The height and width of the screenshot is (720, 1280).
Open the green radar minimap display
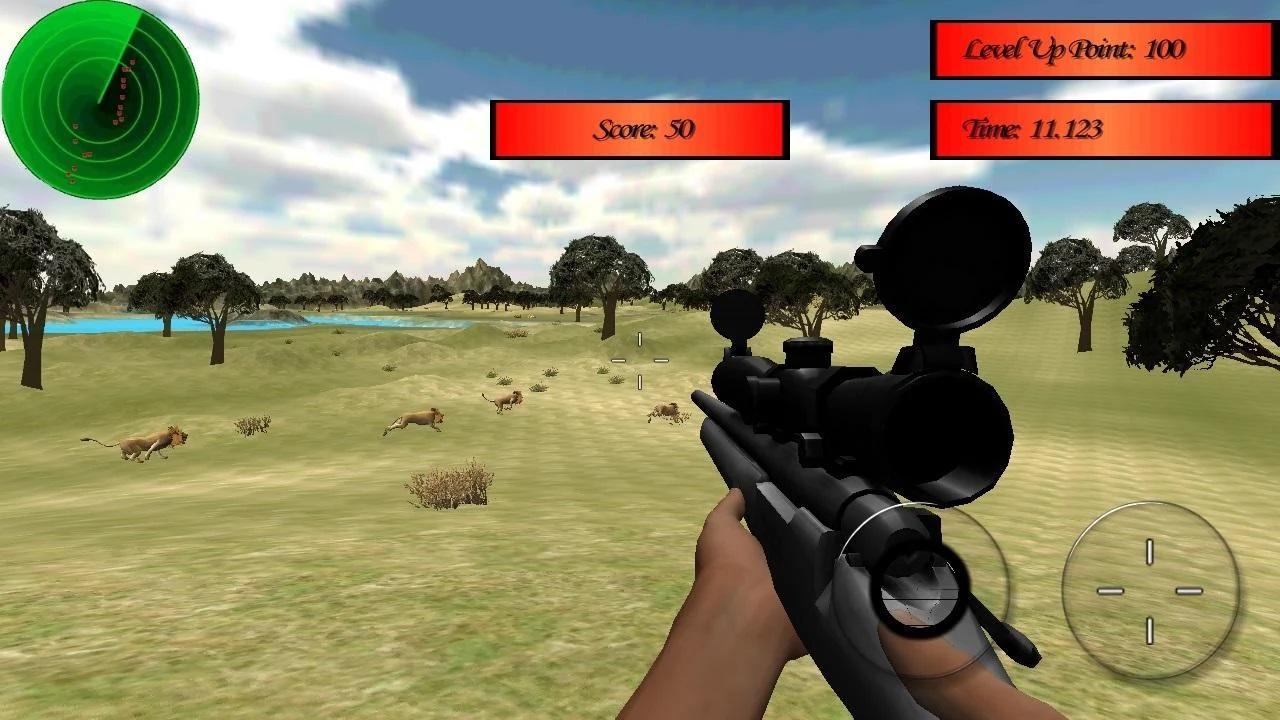[100, 100]
